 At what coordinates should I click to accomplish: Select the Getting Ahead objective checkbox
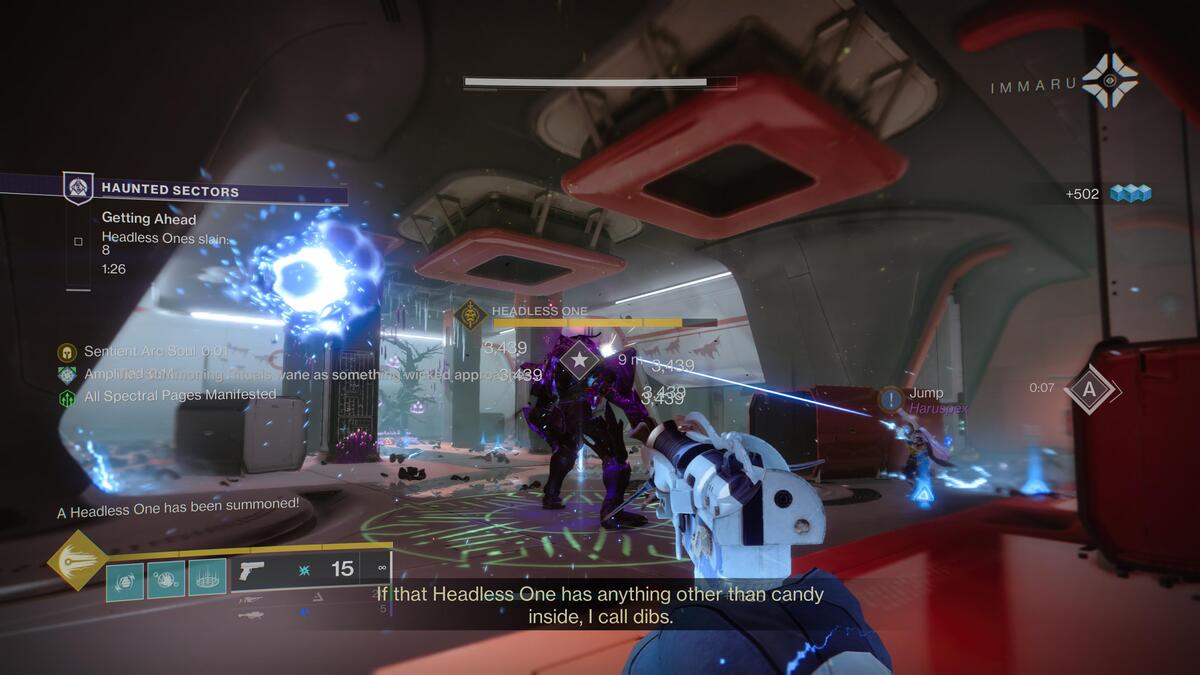click(78, 242)
